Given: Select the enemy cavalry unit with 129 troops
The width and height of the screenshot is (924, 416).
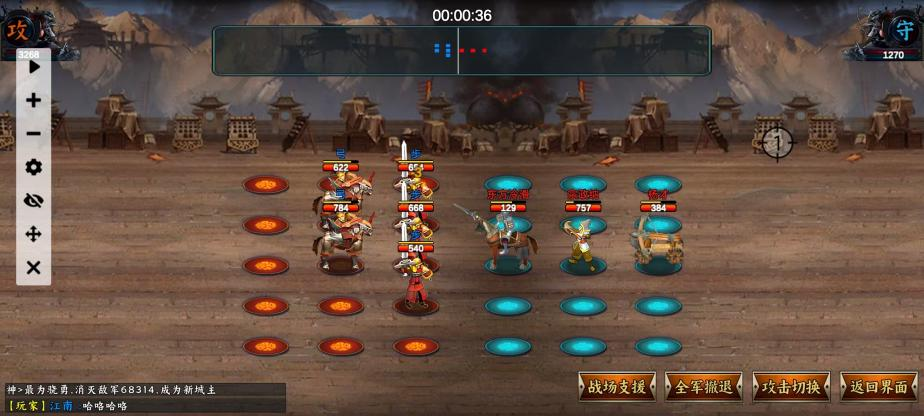Looking at the screenshot, I should (505, 240).
